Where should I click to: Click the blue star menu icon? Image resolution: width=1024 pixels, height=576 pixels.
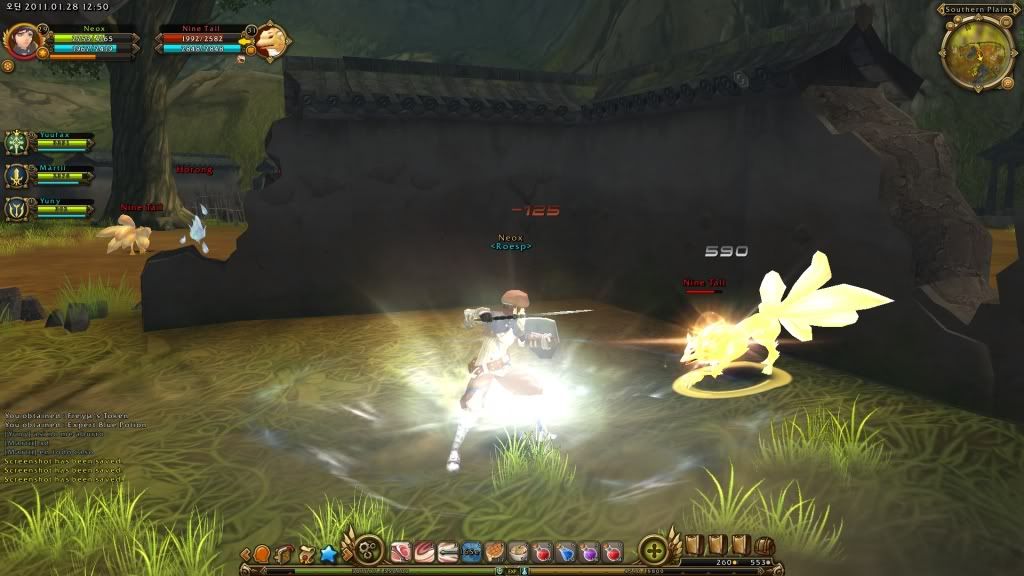[x=327, y=552]
